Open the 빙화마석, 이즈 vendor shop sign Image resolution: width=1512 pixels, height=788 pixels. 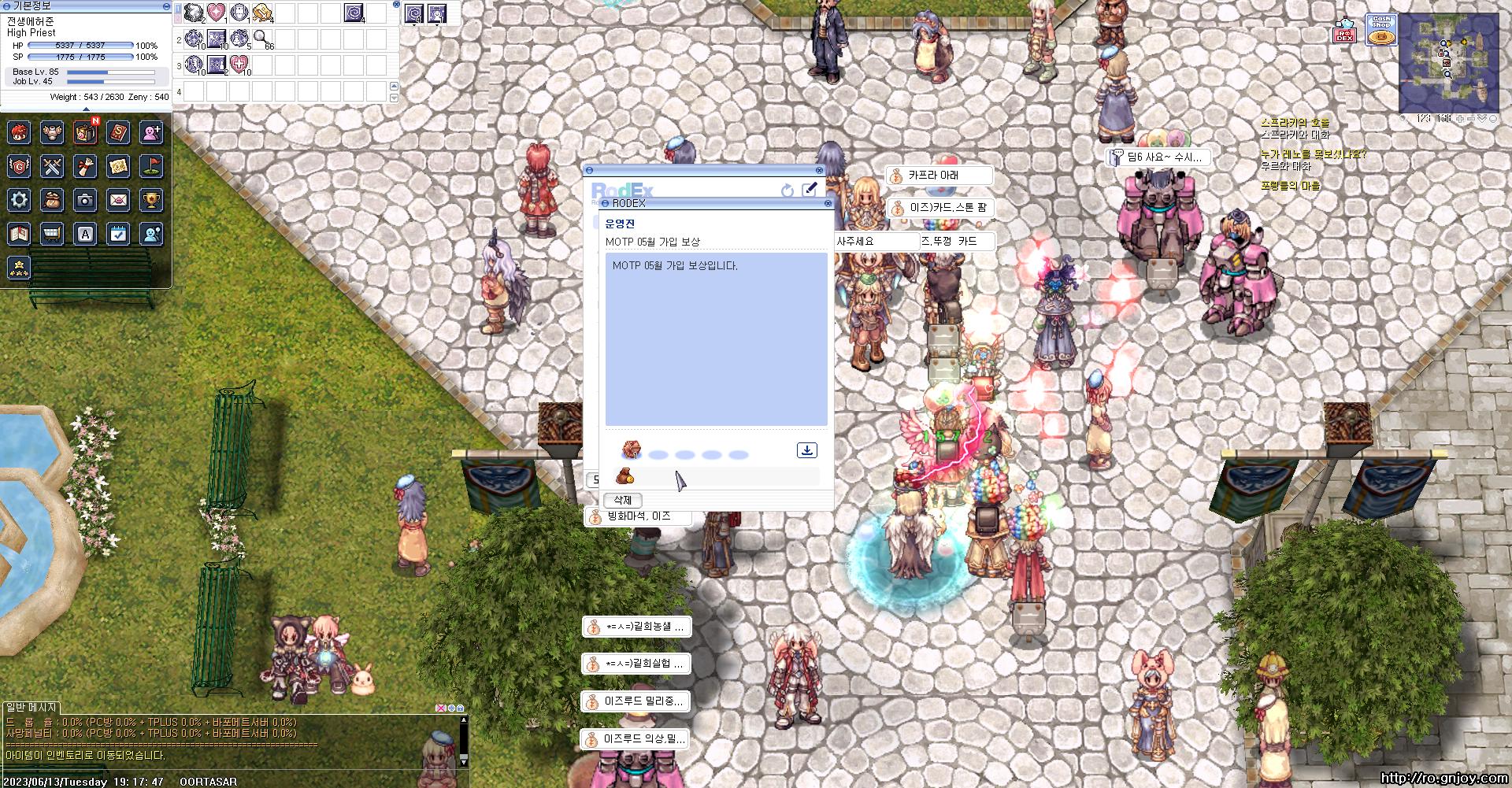point(638,516)
